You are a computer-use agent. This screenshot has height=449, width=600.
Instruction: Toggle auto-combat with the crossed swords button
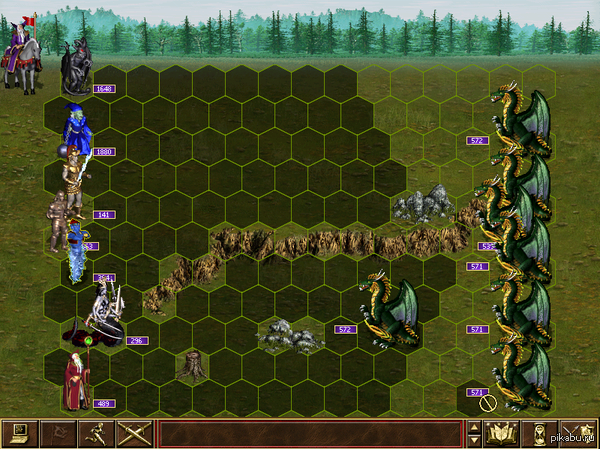click(134, 433)
